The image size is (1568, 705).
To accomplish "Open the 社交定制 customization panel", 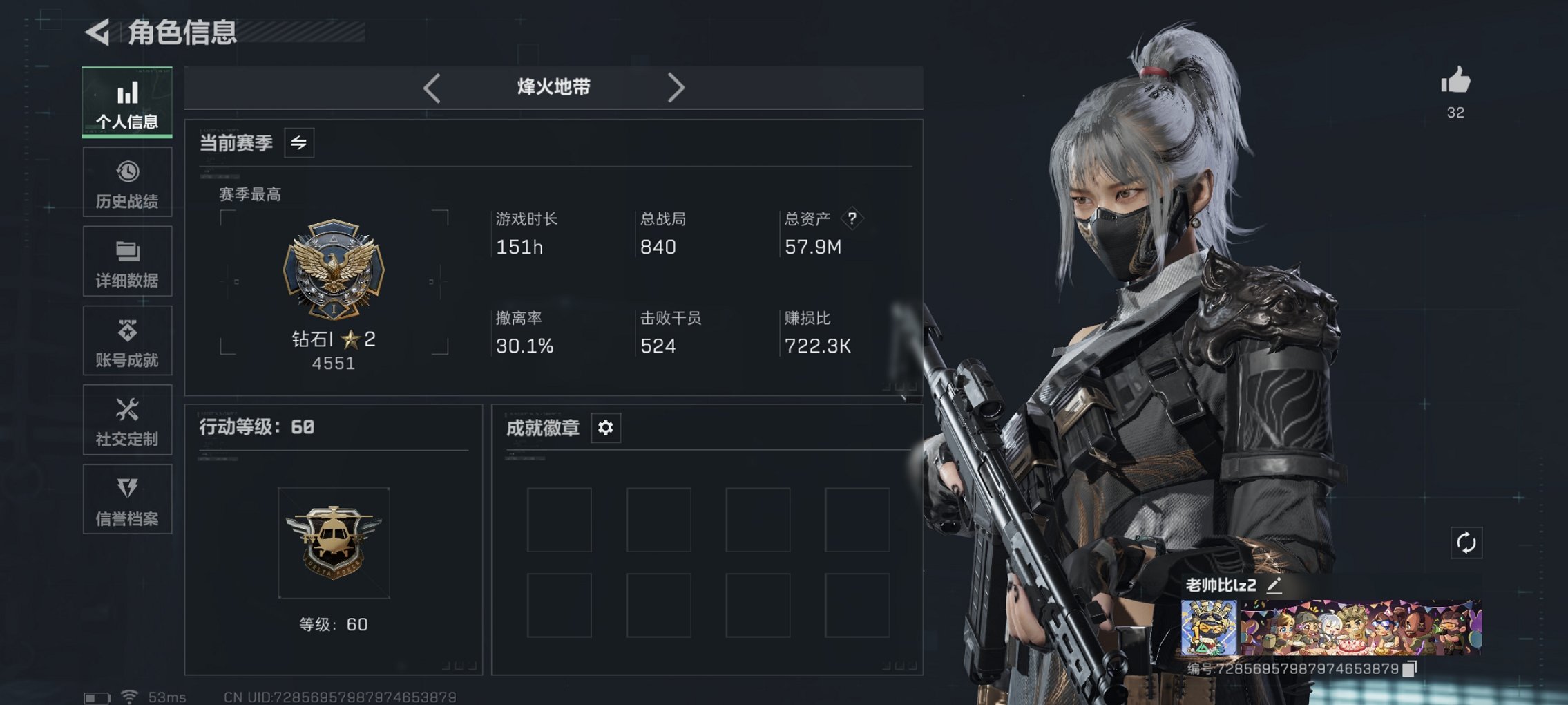I will pyautogui.click(x=126, y=420).
